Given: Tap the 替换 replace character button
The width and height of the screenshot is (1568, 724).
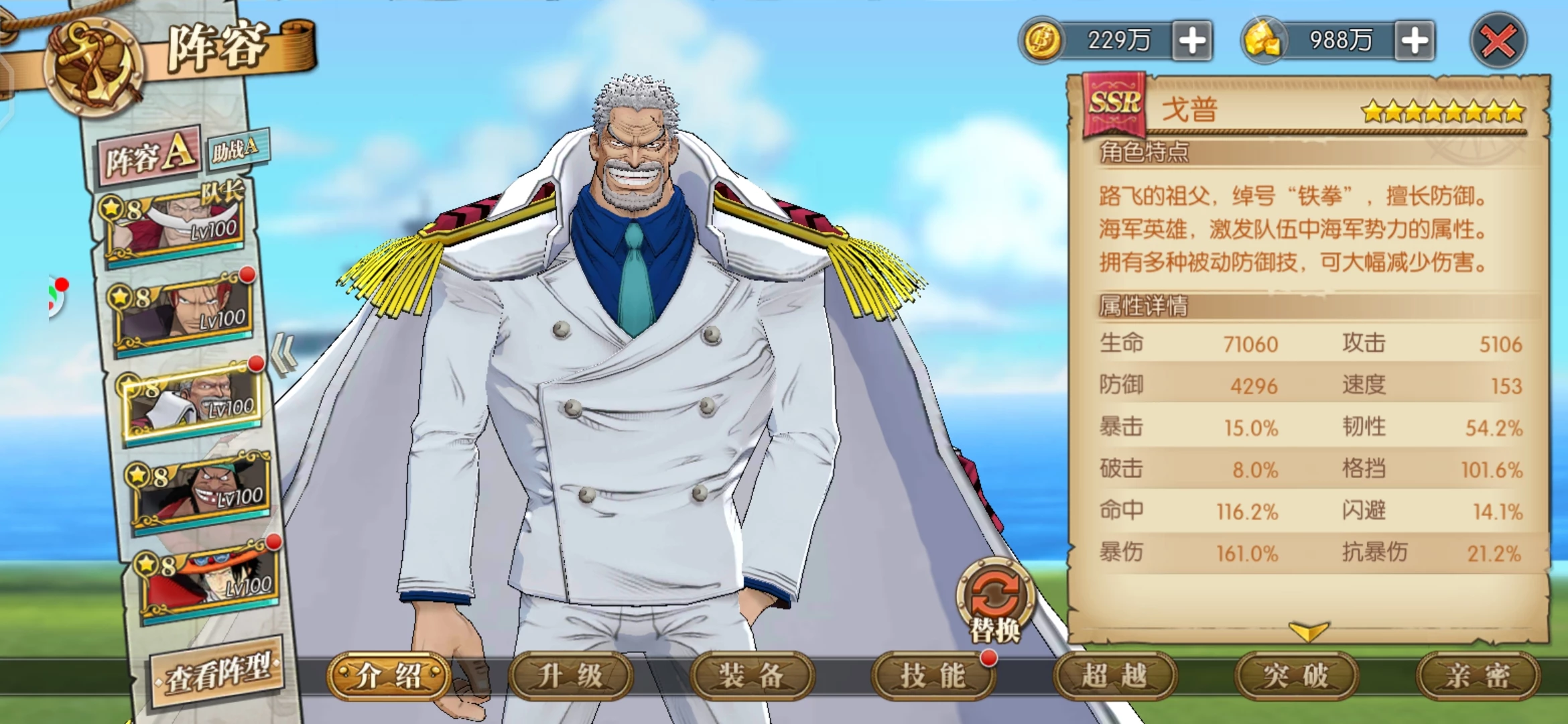Looking at the screenshot, I should pos(995,600).
